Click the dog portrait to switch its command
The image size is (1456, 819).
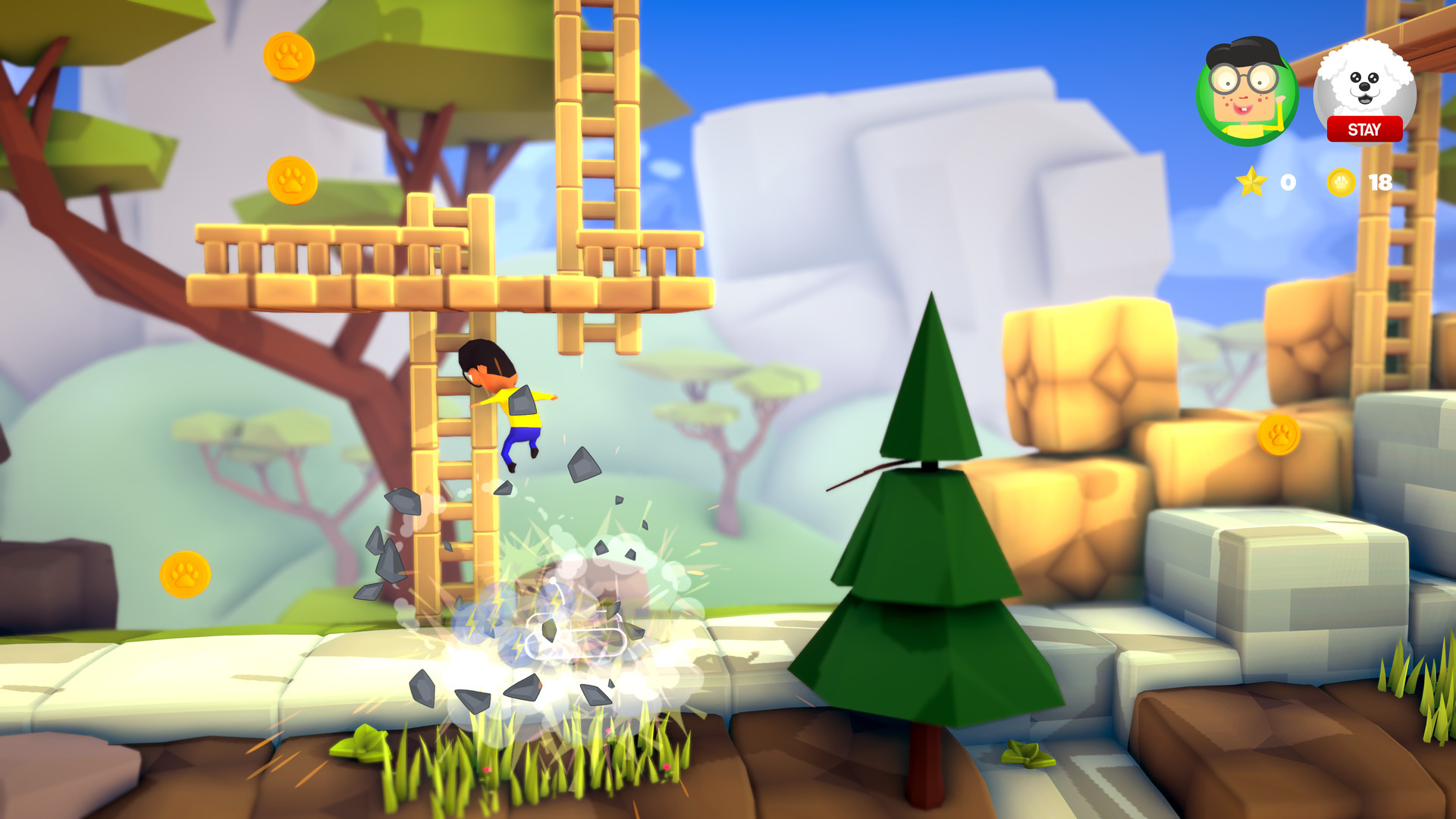pyautogui.click(x=1367, y=83)
